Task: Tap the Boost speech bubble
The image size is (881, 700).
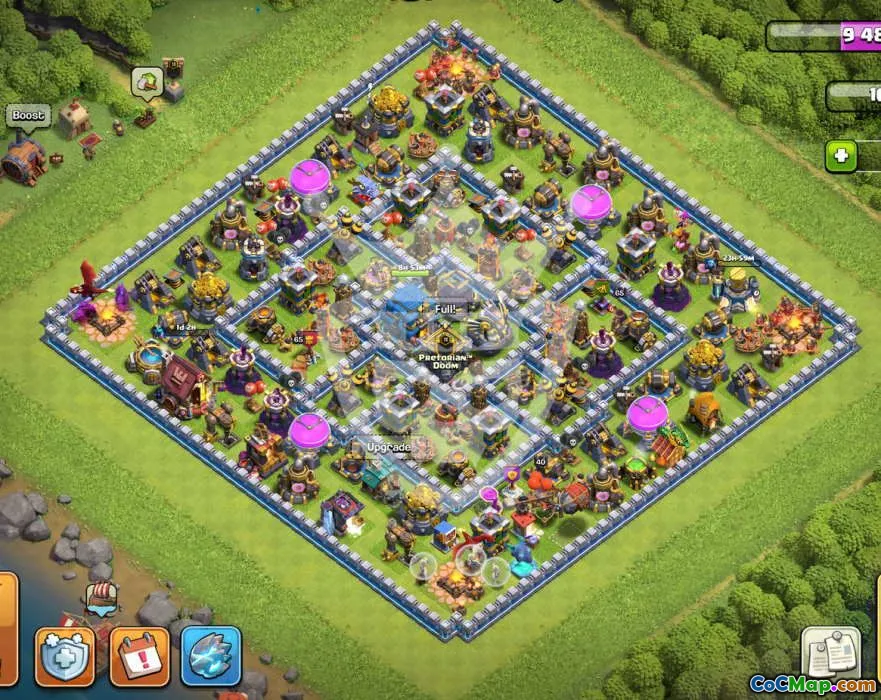Action: [x=28, y=116]
